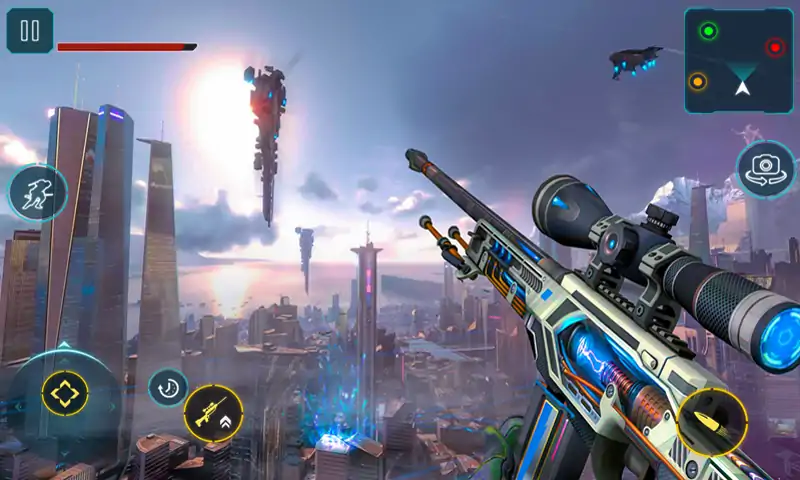Switch weapon using the rifle icon
Screen dimensions: 800x480
[213, 413]
